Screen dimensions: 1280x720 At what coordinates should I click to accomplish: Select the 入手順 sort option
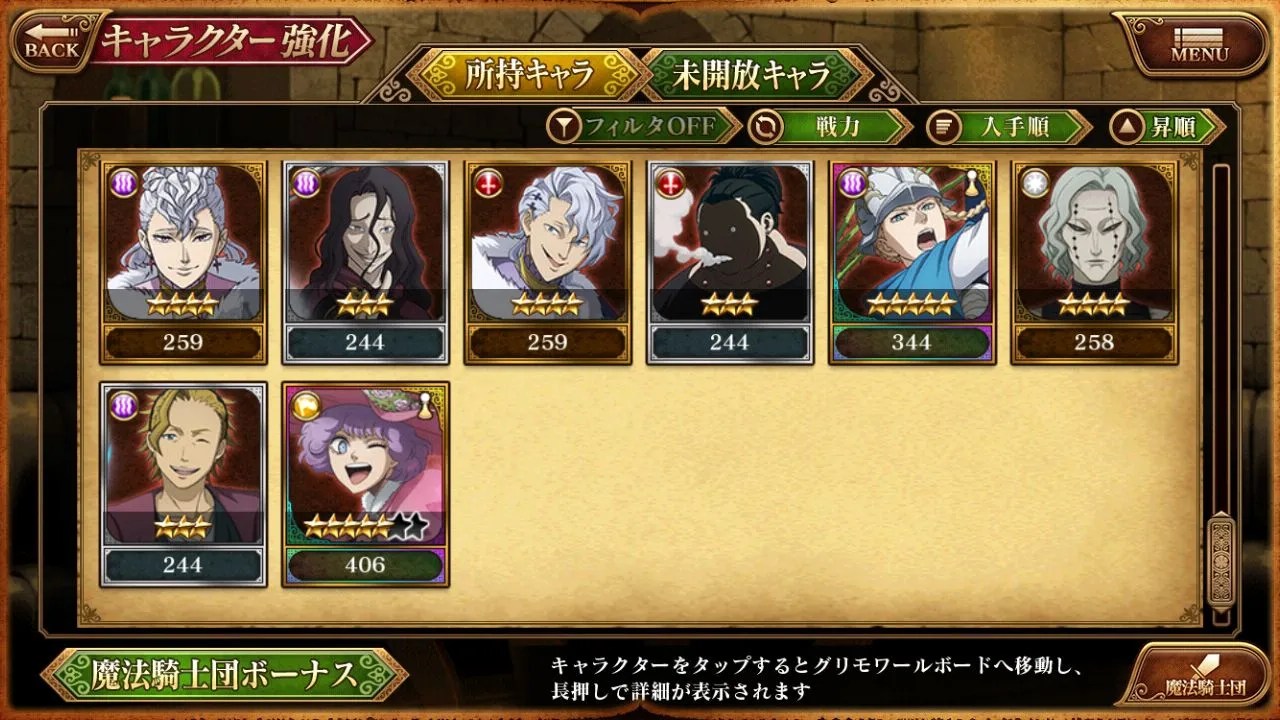[1008, 127]
